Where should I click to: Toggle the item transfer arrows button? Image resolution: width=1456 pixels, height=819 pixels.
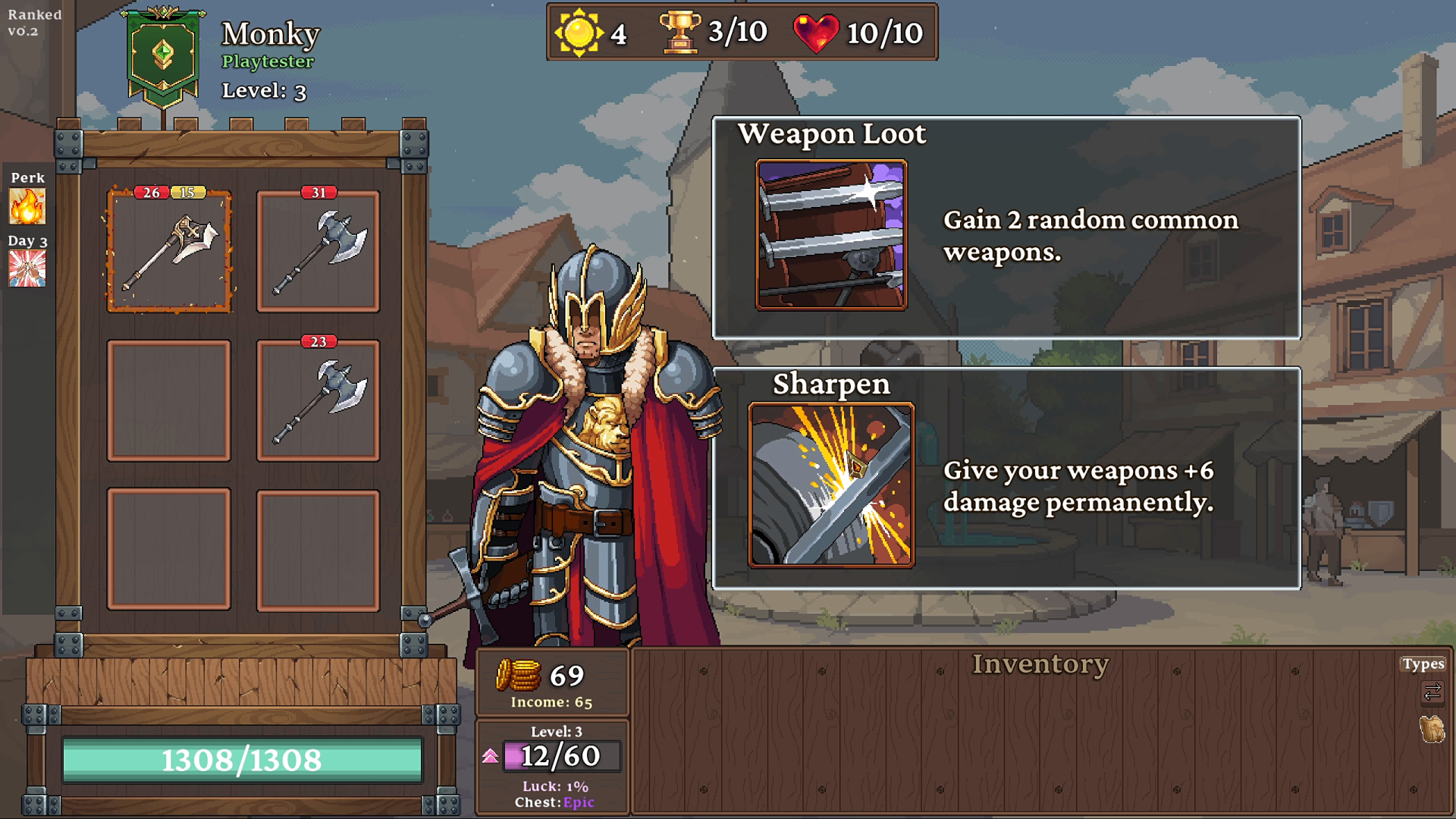(1432, 692)
